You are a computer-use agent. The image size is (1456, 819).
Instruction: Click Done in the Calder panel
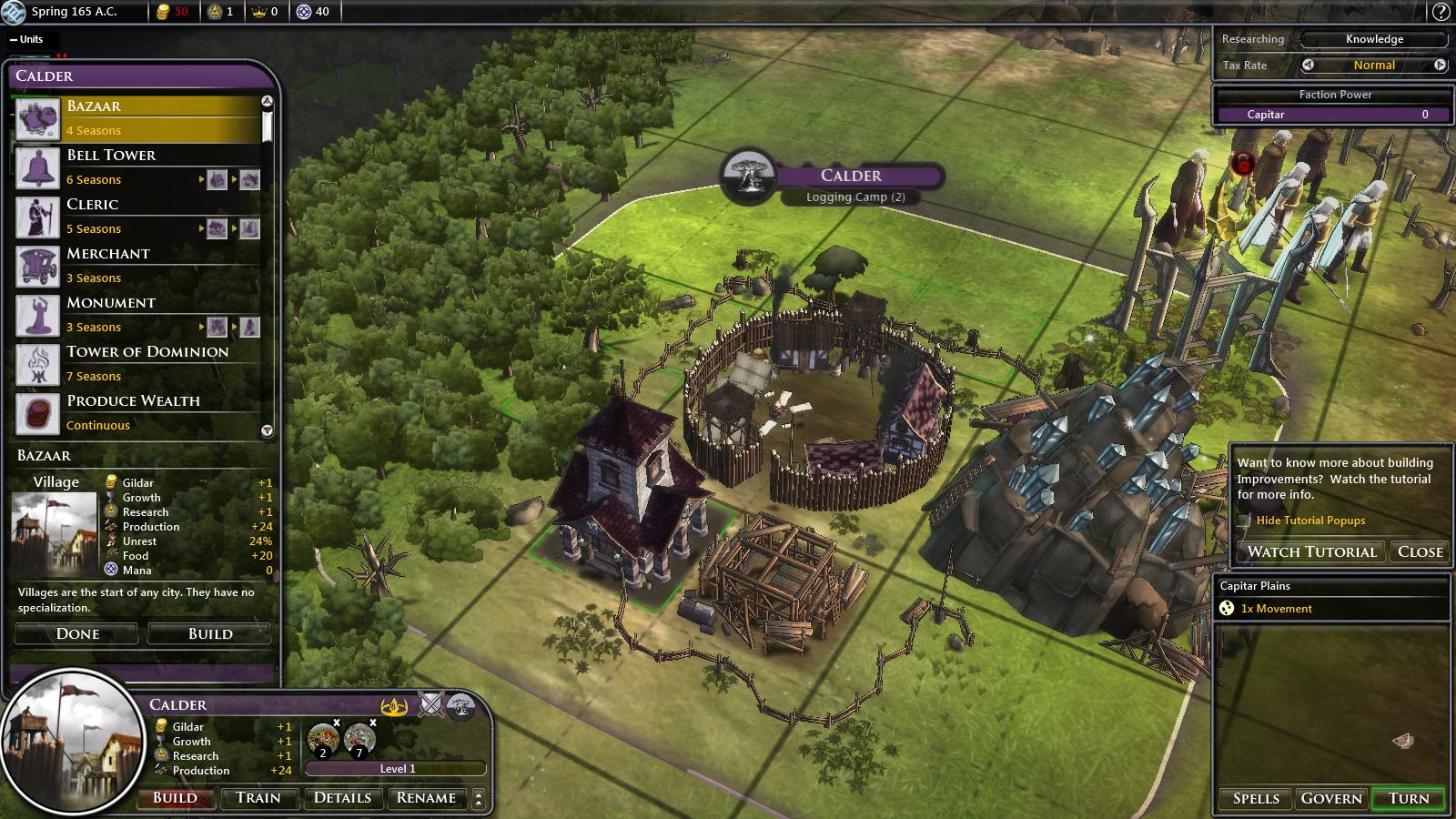coord(77,633)
